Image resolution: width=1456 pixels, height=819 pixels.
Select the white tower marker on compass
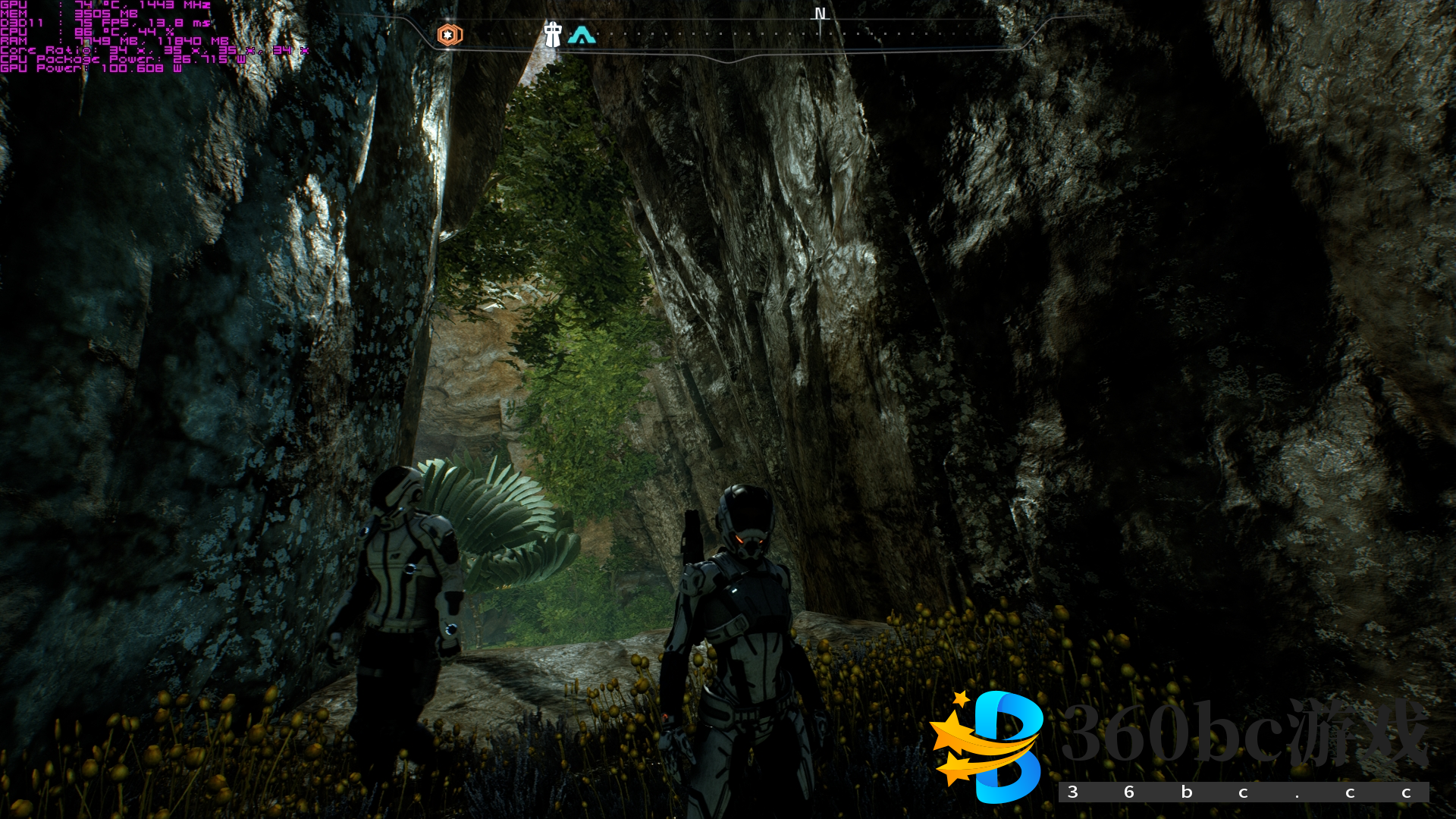(x=553, y=34)
